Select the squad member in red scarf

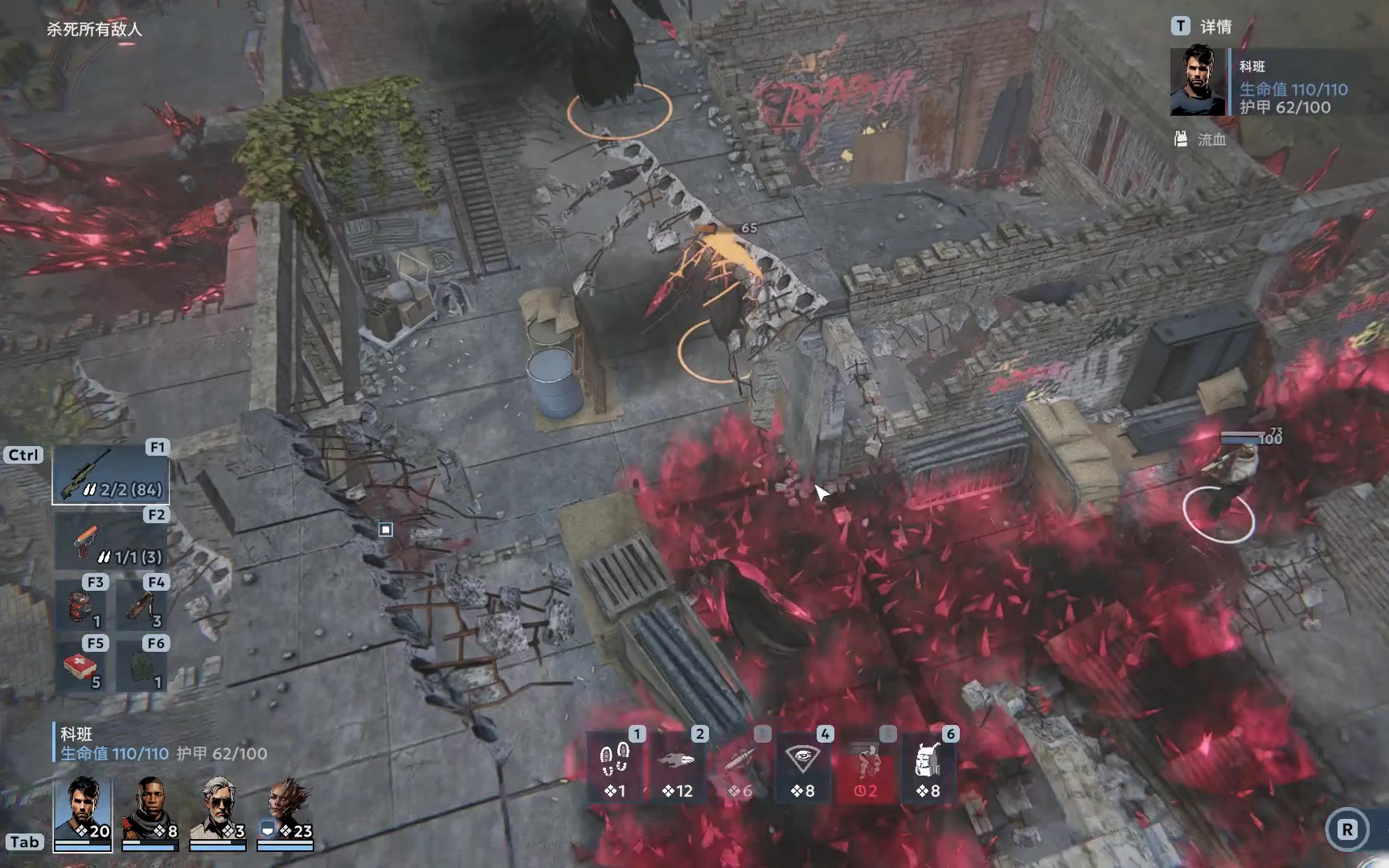pyautogui.click(x=150, y=809)
